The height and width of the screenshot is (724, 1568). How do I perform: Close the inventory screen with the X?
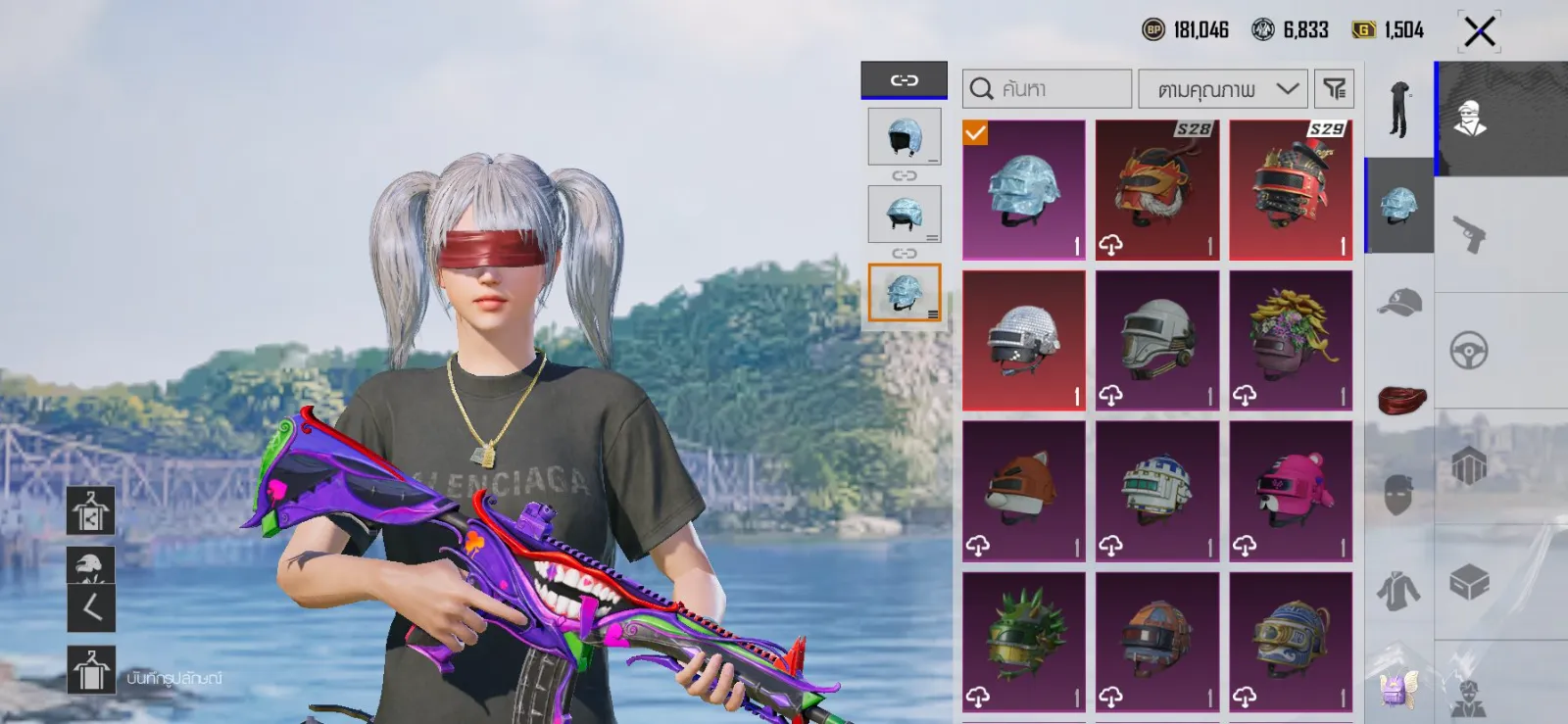1479,31
